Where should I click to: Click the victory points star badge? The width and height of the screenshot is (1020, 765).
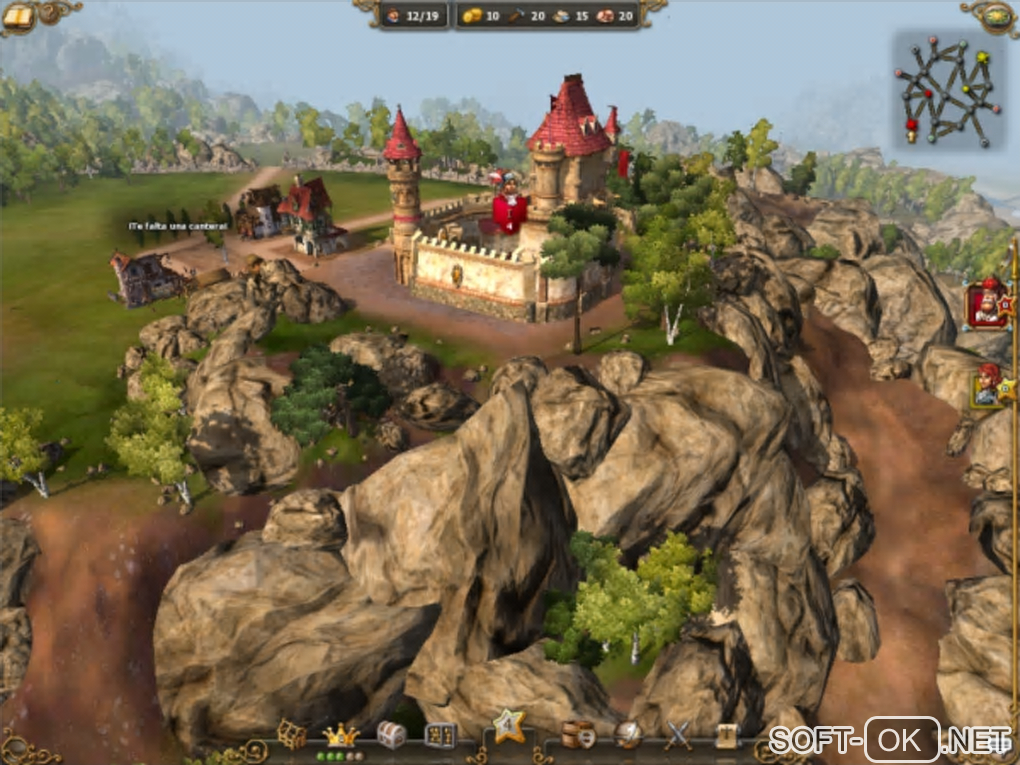[509, 727]
